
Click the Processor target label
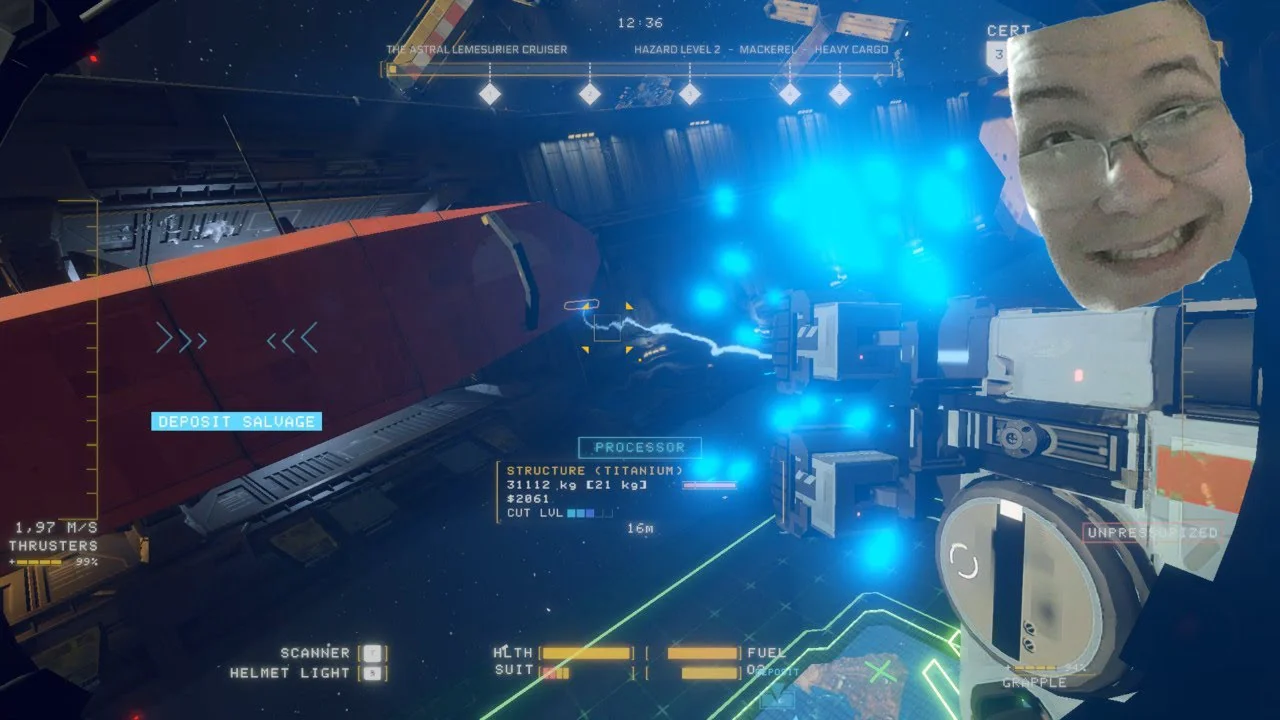click(x=640, y=448)
